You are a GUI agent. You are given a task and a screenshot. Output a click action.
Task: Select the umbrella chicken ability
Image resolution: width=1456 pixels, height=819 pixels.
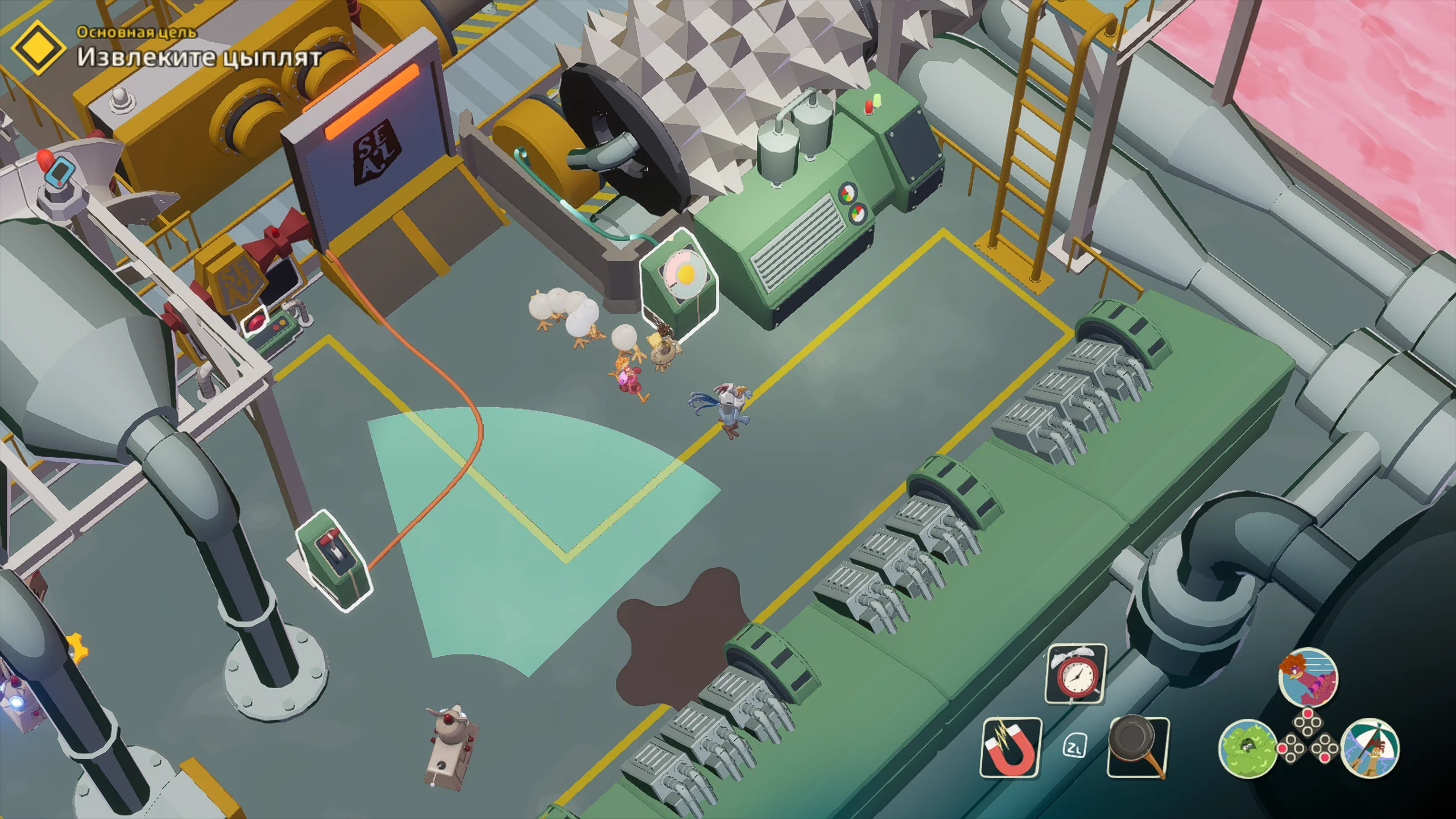point(1370,748)
